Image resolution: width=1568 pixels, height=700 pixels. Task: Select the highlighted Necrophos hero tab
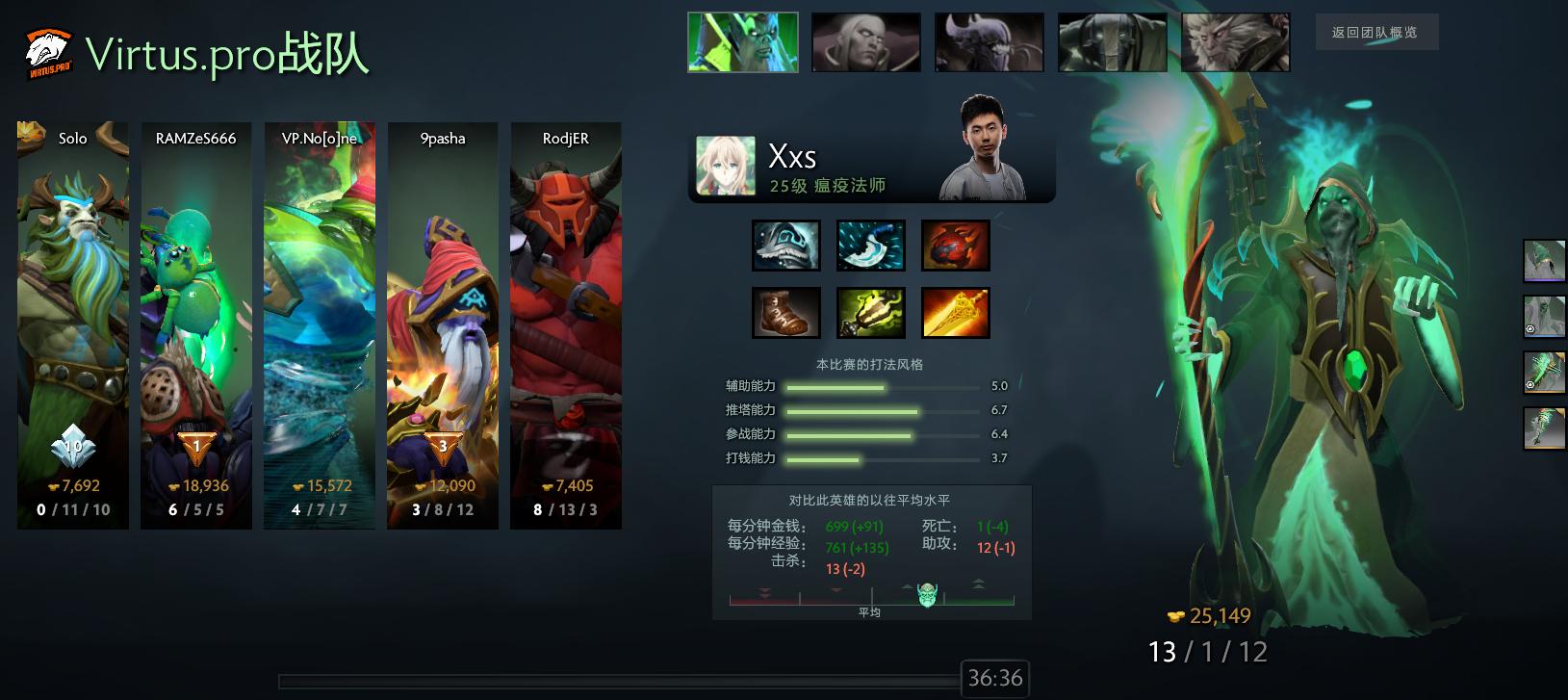point(742,41)
